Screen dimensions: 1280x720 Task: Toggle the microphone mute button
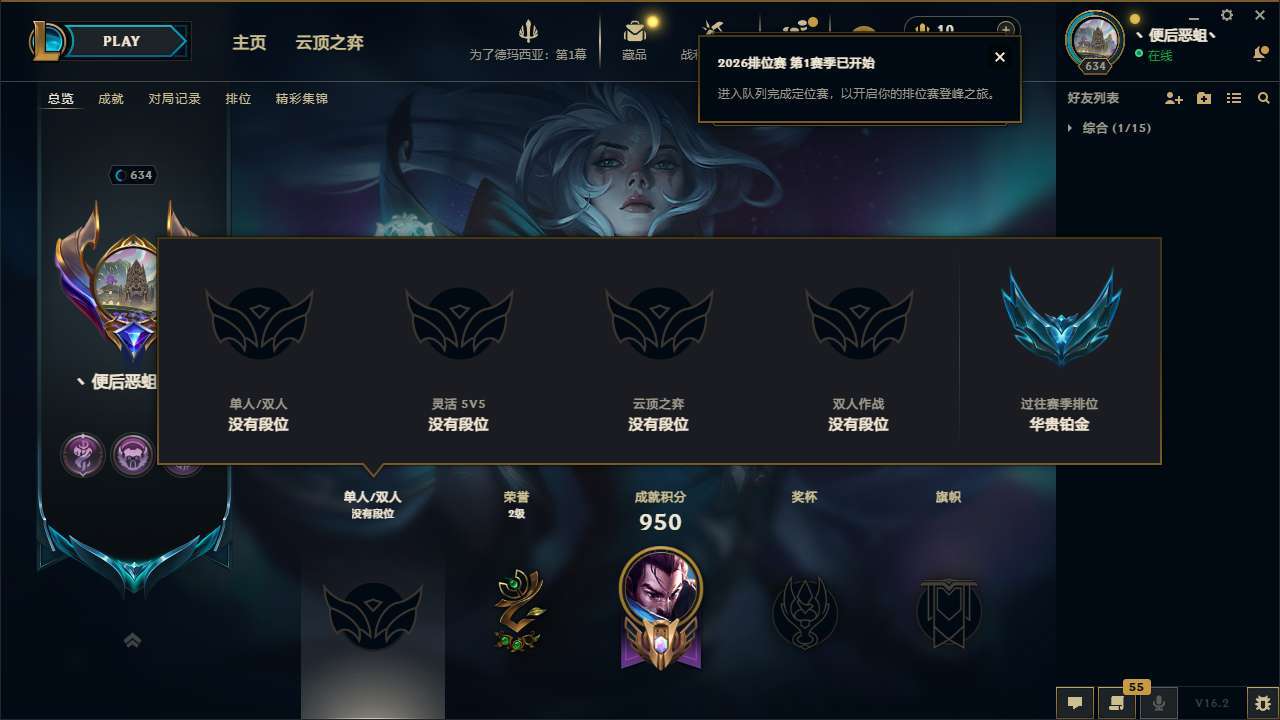[1158, 702]
